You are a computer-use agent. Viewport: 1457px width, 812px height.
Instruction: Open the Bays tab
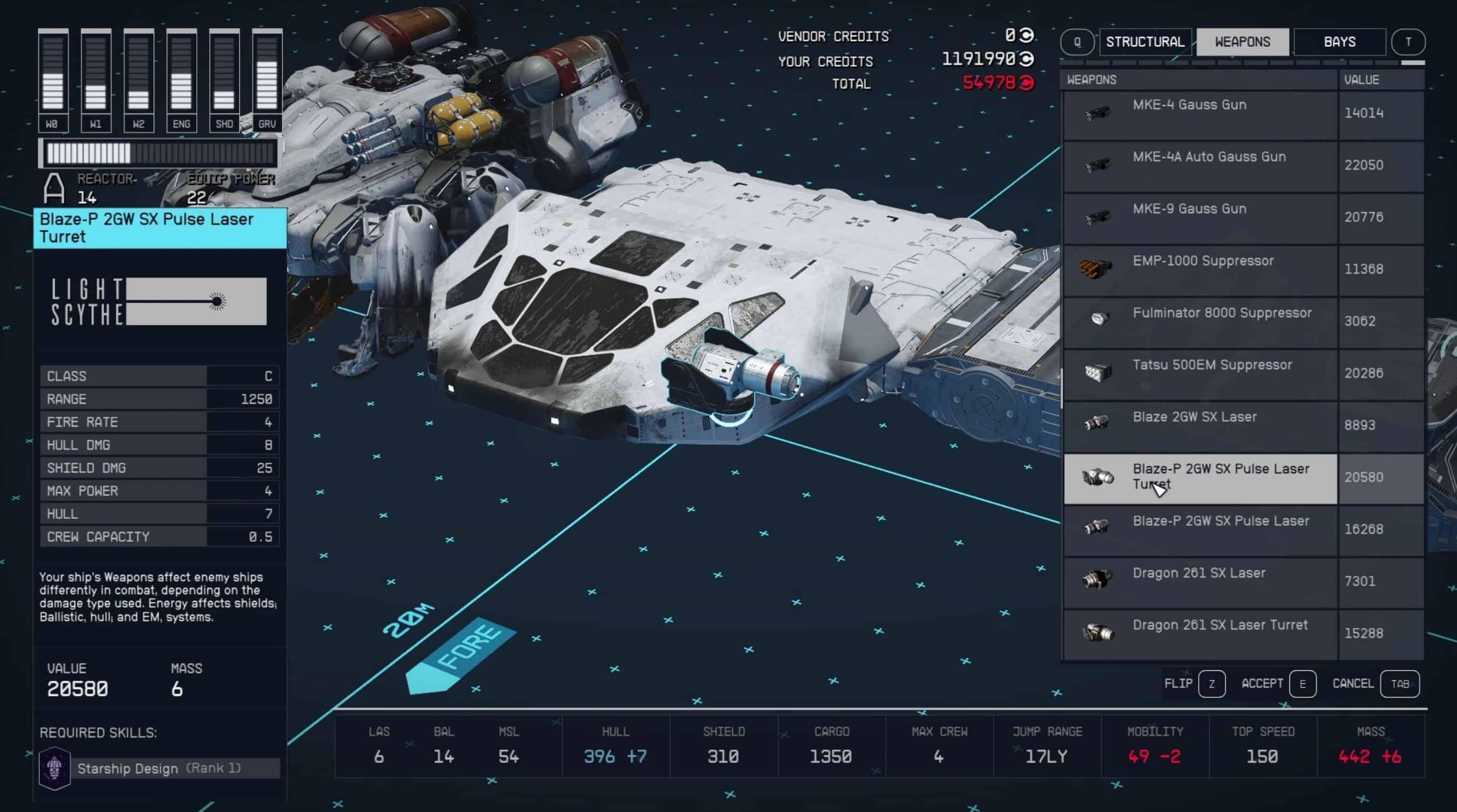(1340, 42)
